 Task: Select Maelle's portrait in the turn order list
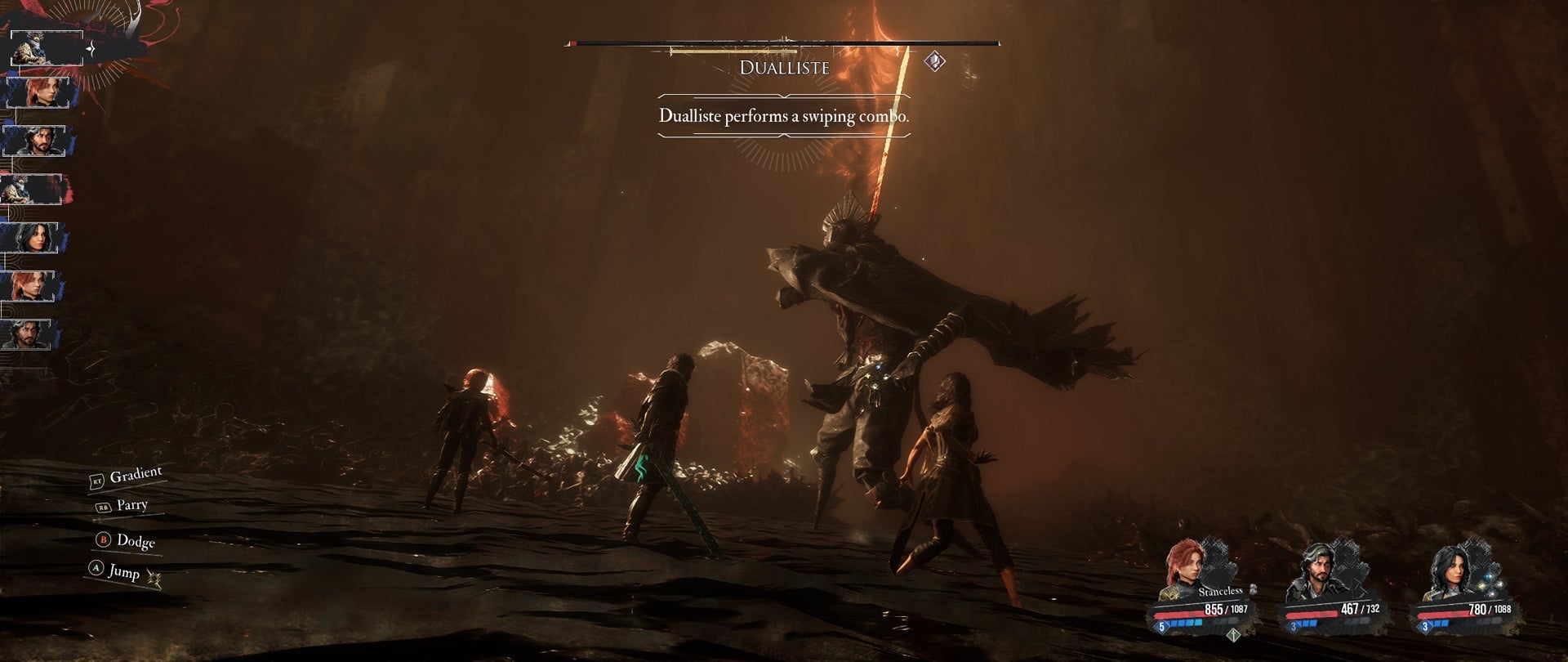point(44,92)
